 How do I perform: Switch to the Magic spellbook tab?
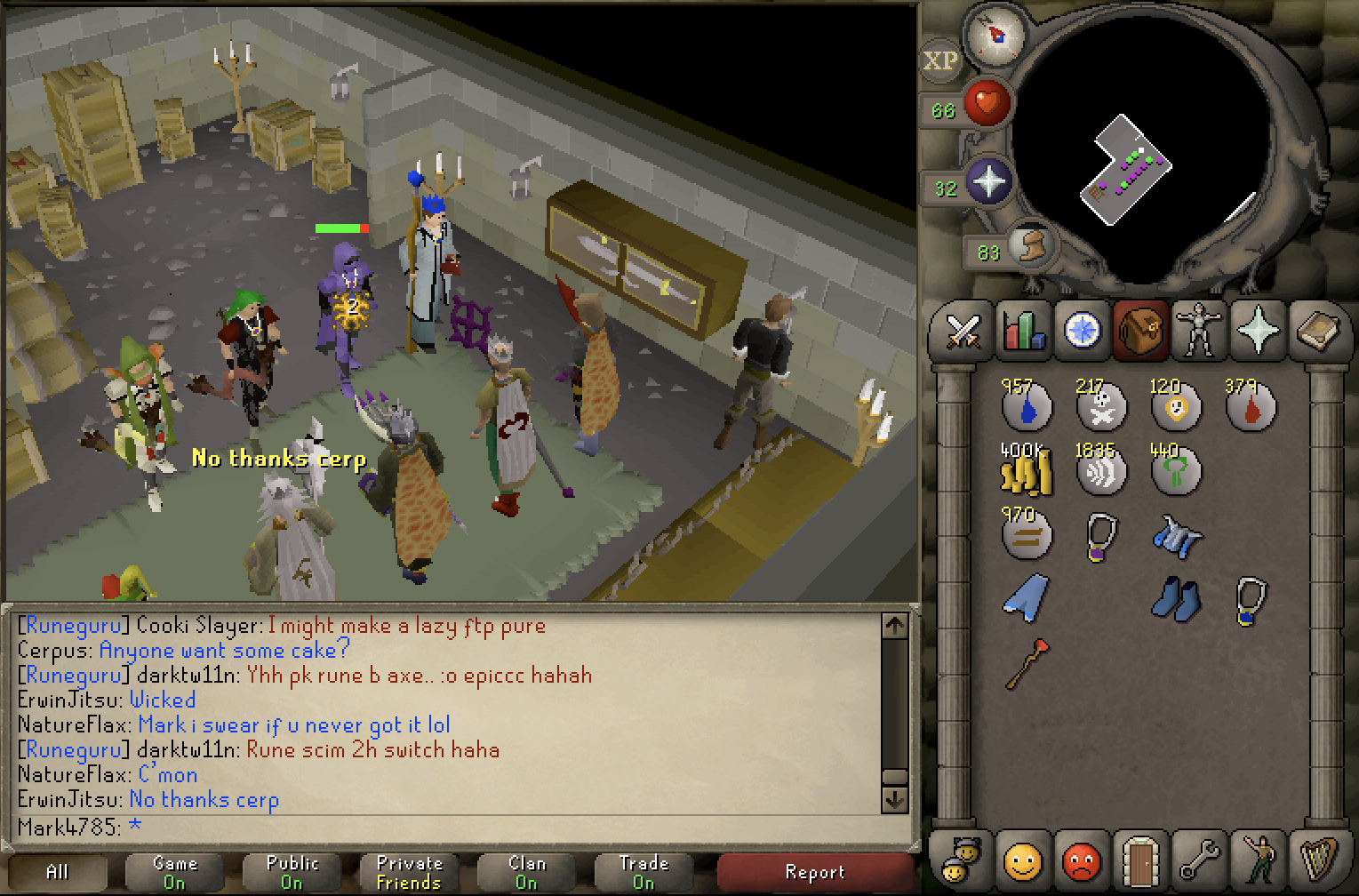pyautogui.click(x=1317, y=332)
